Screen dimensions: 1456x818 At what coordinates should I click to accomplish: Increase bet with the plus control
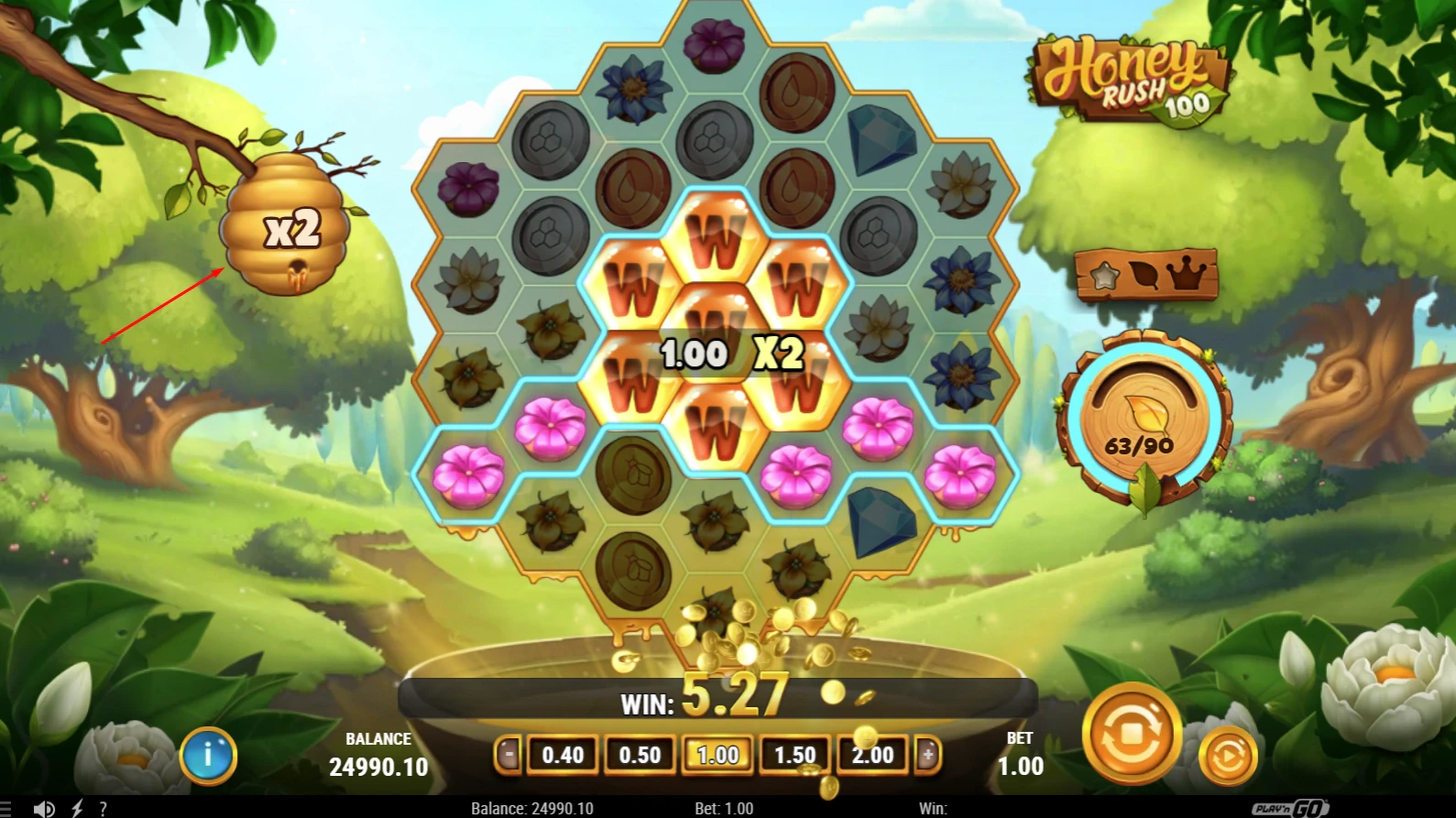(x=925, y=756)
